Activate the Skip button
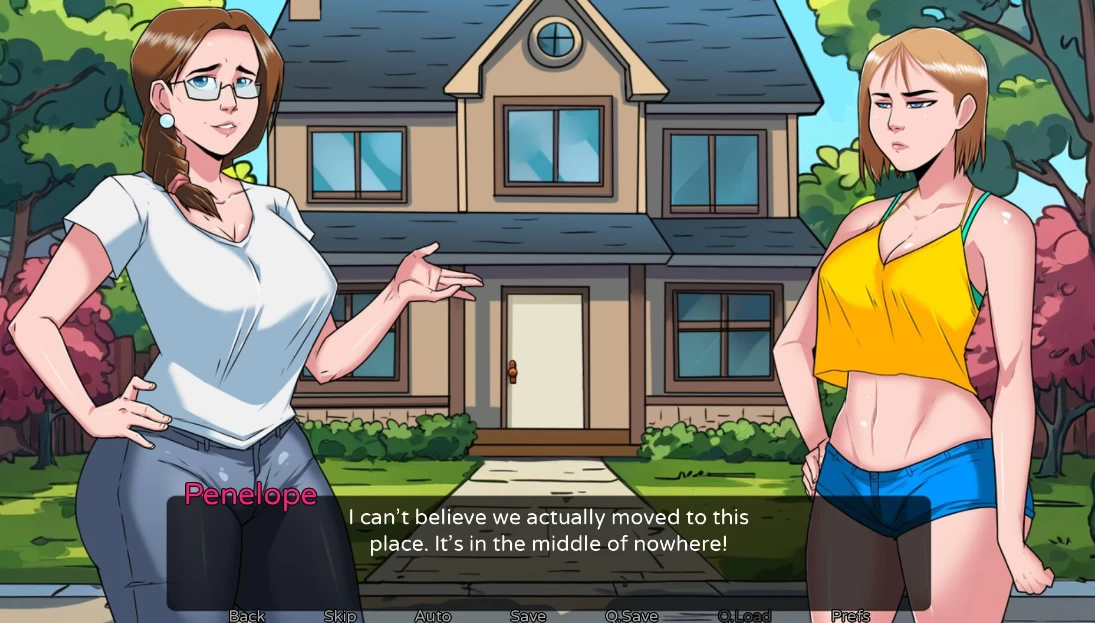1095x623 pixels. [340, 616]
